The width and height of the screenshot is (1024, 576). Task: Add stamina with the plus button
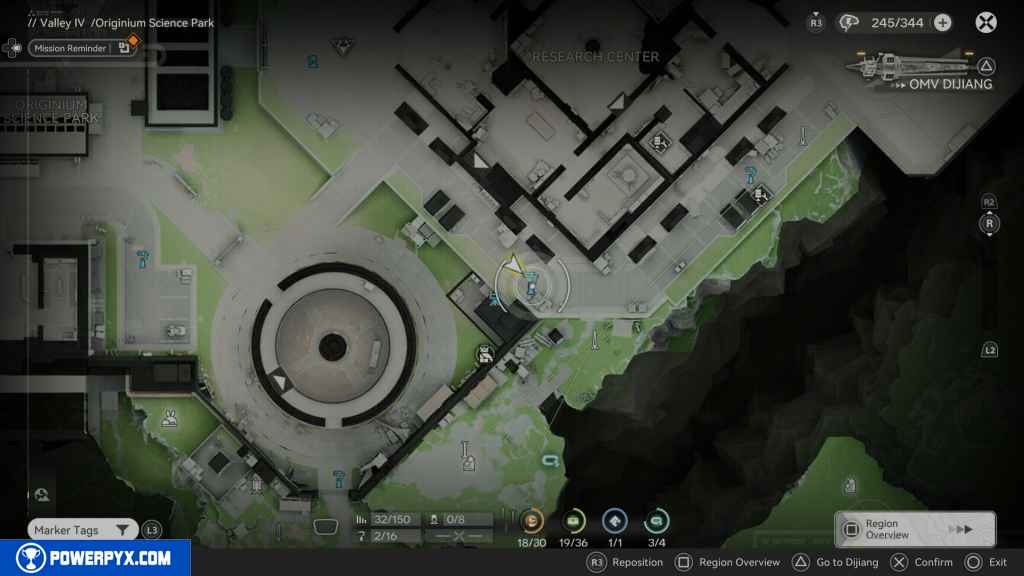[x=942, y=22]
